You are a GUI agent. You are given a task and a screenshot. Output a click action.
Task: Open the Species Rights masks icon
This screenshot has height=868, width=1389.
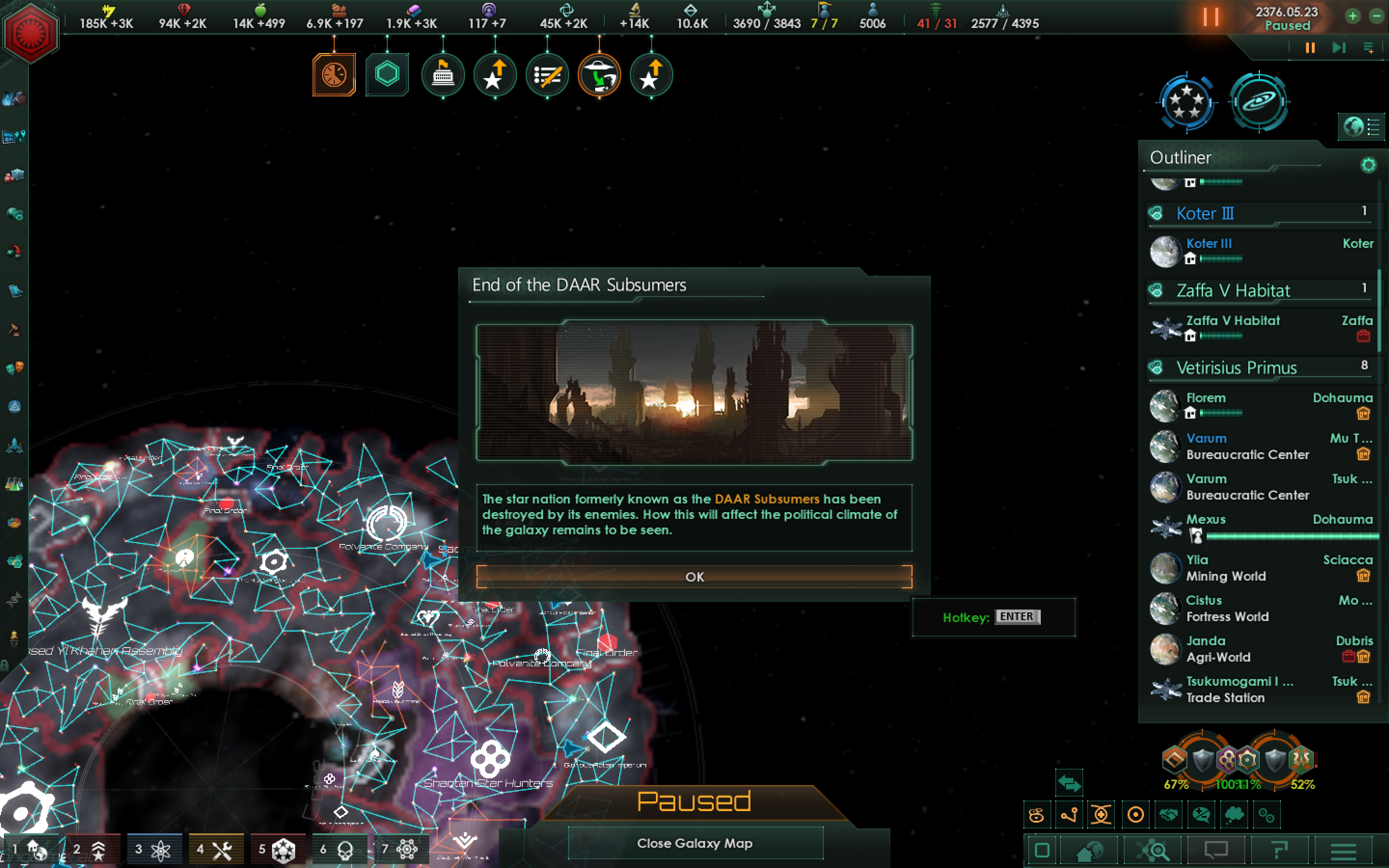pos(14,367)
